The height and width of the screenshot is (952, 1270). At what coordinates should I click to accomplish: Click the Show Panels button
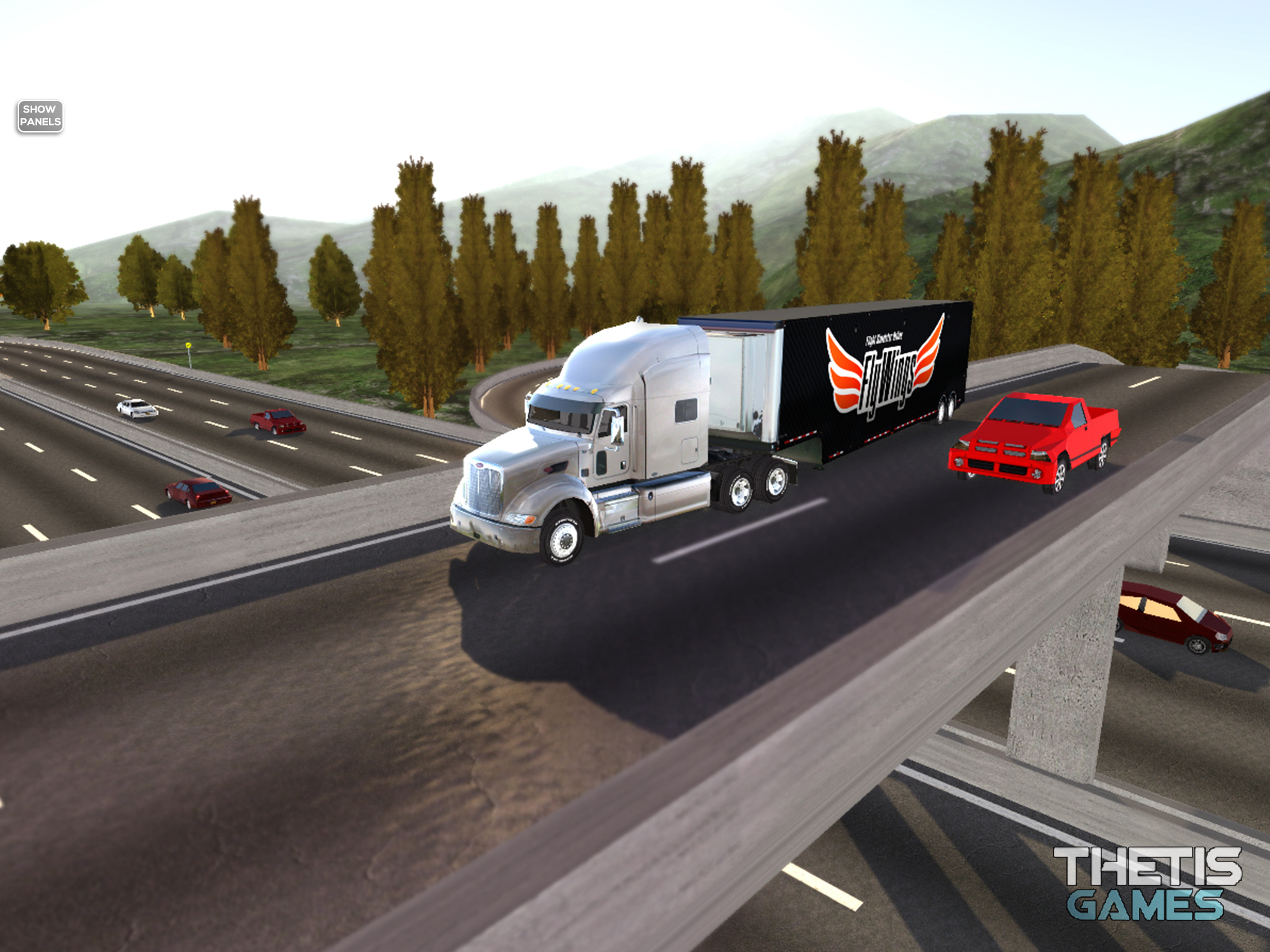(40, 116)
